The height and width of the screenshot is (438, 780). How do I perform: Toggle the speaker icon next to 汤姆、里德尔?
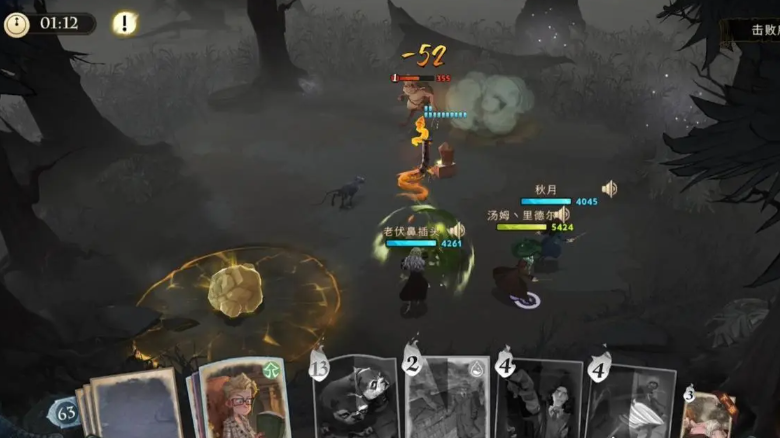click(563, 214)
